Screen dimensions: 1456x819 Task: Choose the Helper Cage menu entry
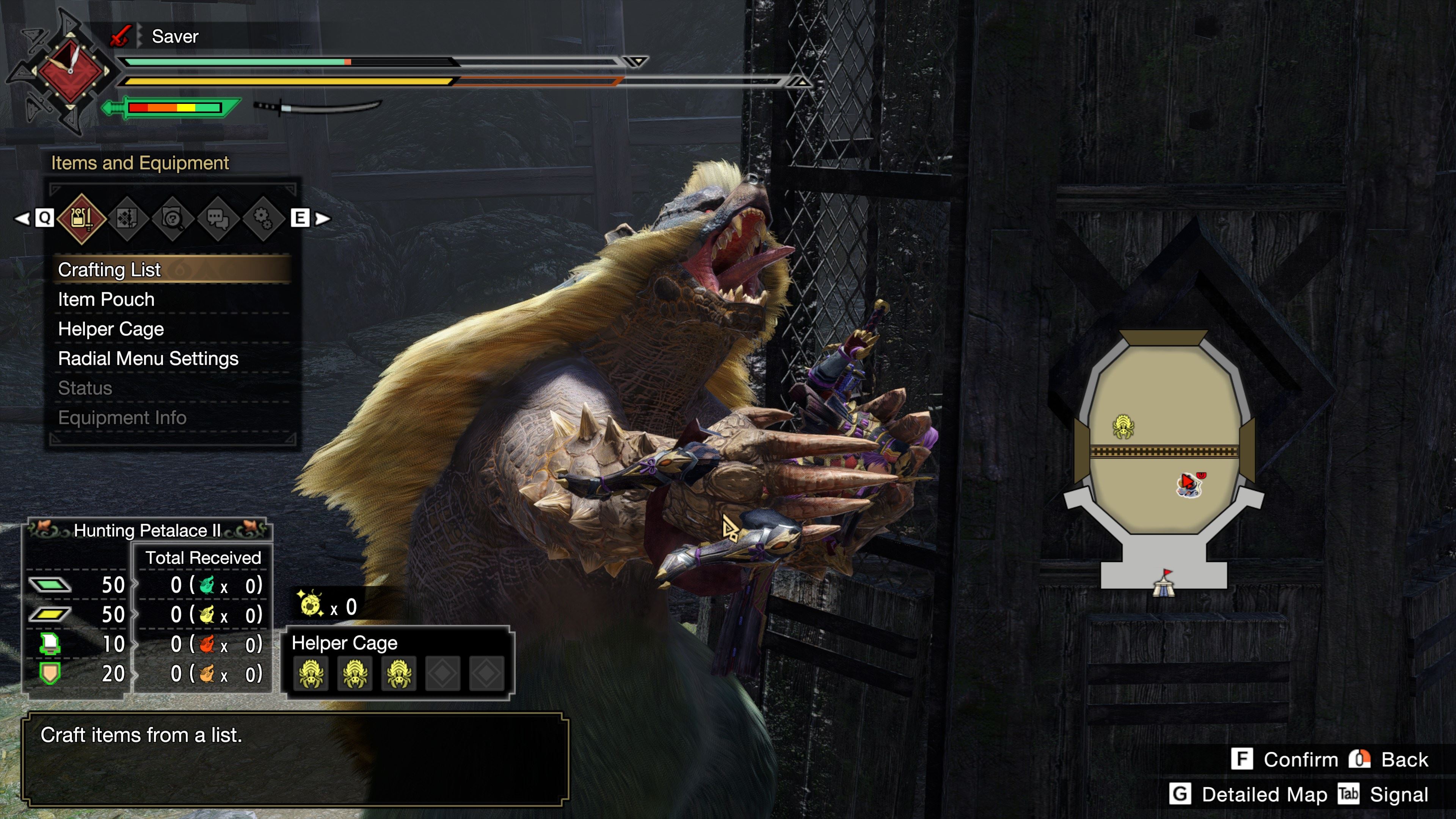point(111,329)
